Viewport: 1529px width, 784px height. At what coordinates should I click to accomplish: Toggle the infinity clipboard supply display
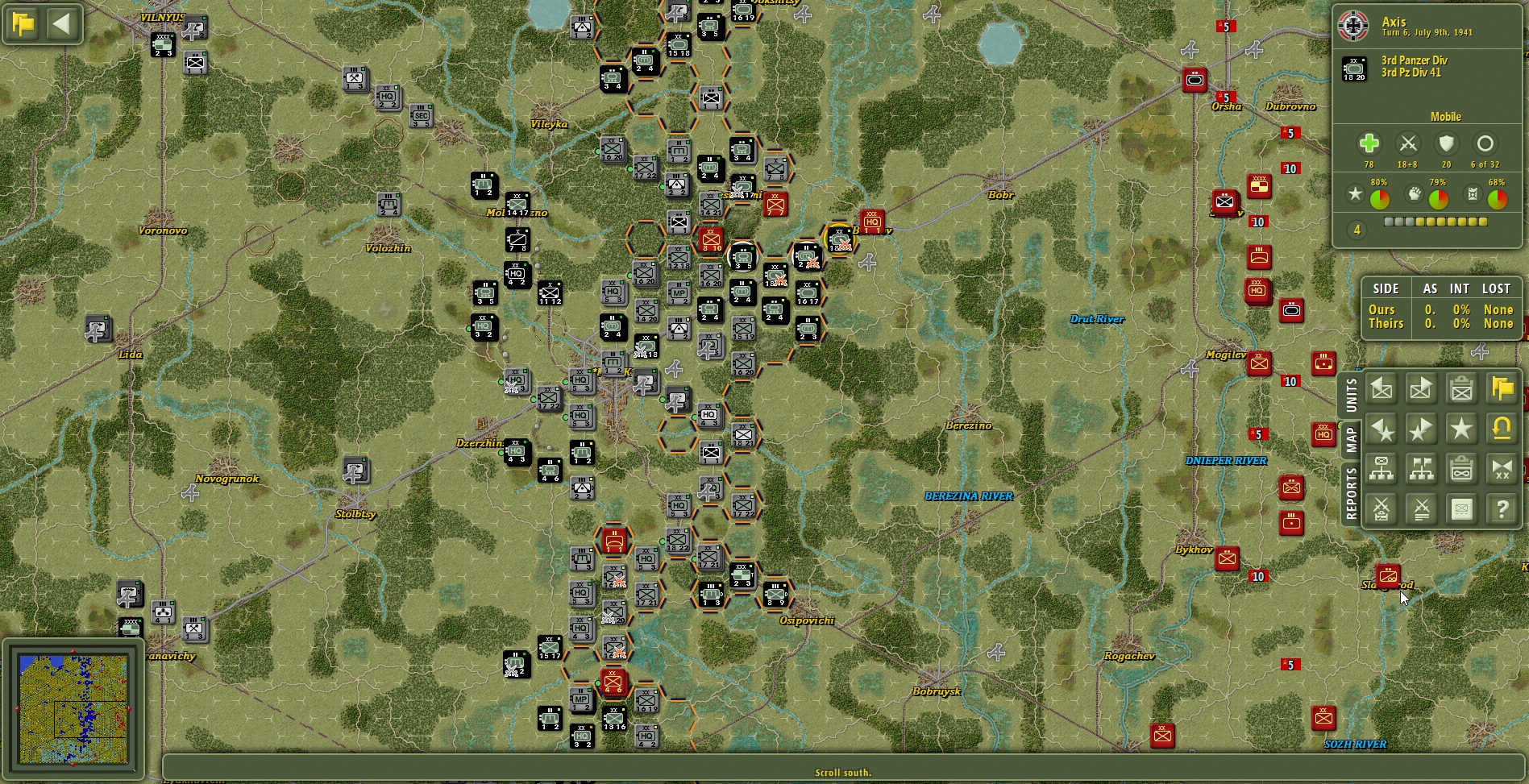click(1461, 469)
